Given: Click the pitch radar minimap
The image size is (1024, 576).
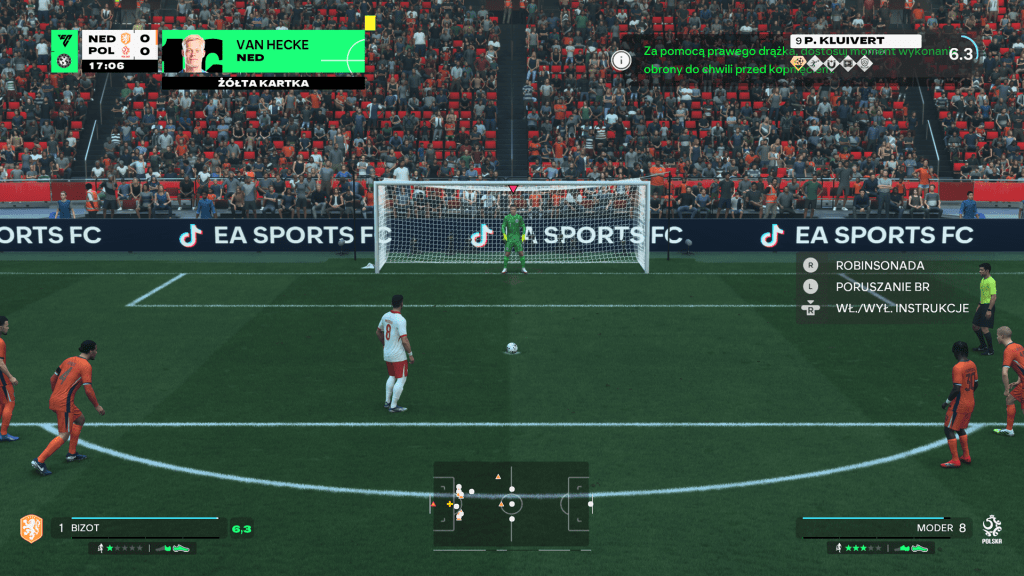Looking at the screenshot, I should (x=511, y=503).
